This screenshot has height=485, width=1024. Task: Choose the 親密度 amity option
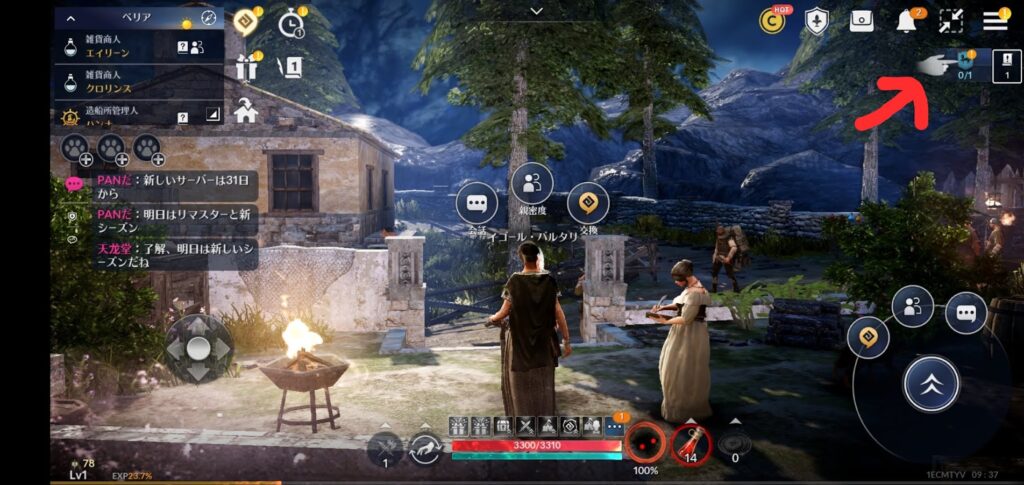click(532, 183)
